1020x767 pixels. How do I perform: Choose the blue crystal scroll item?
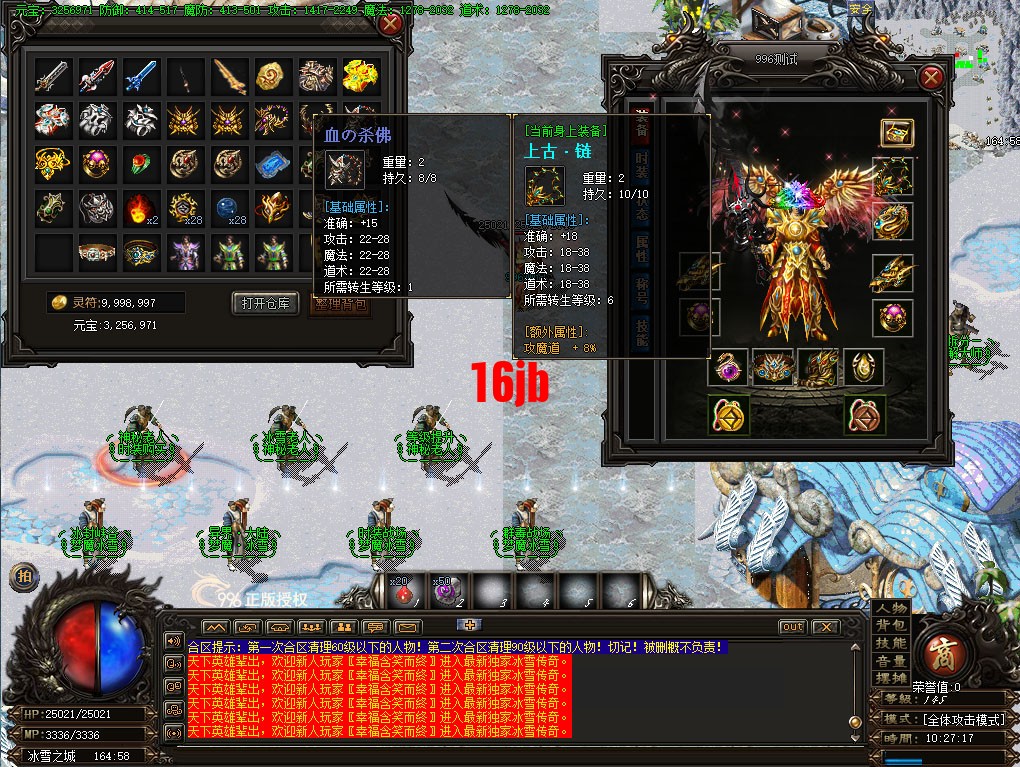click(x=273, y=164)
